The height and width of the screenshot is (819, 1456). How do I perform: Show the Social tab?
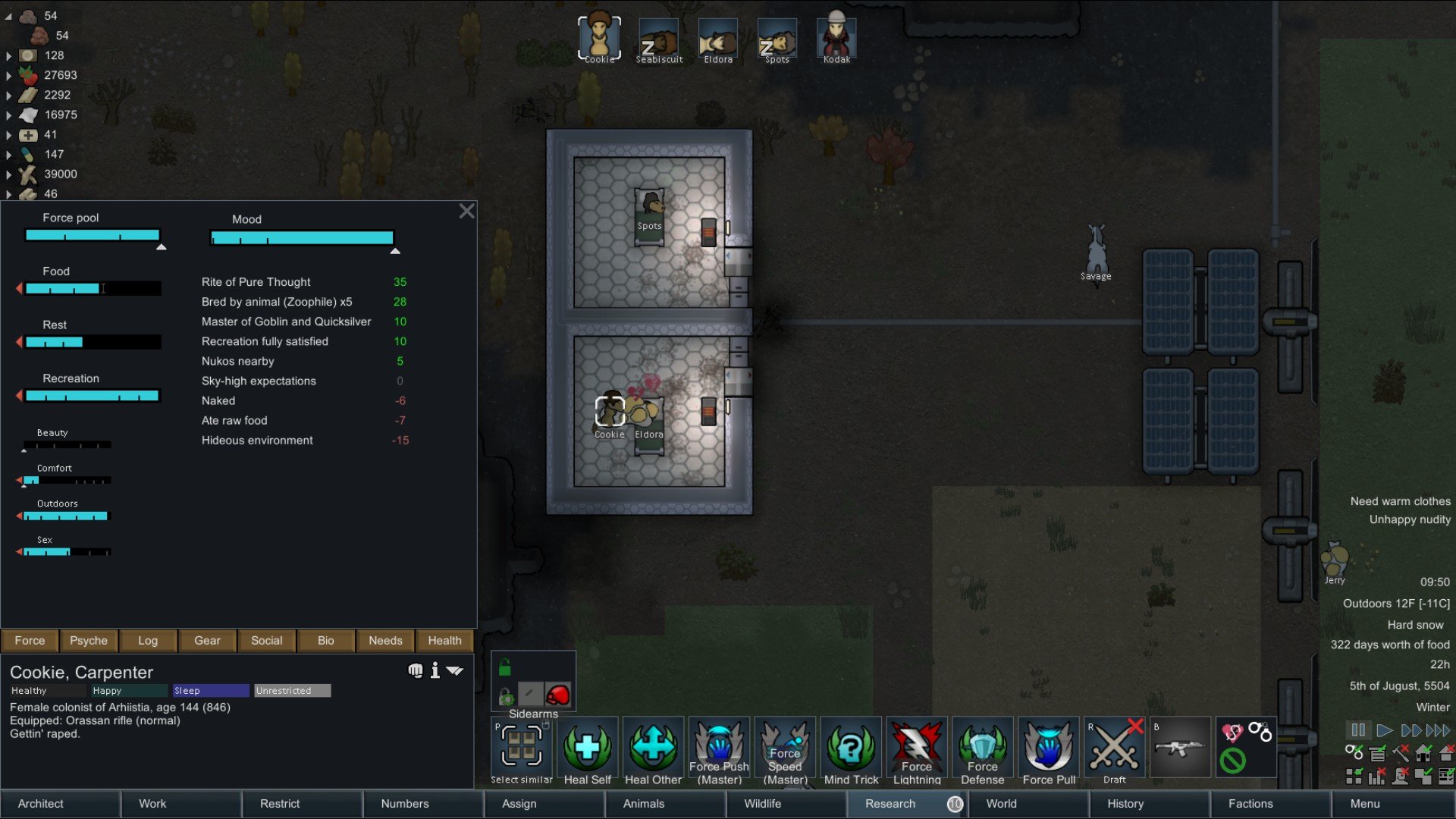266,641
